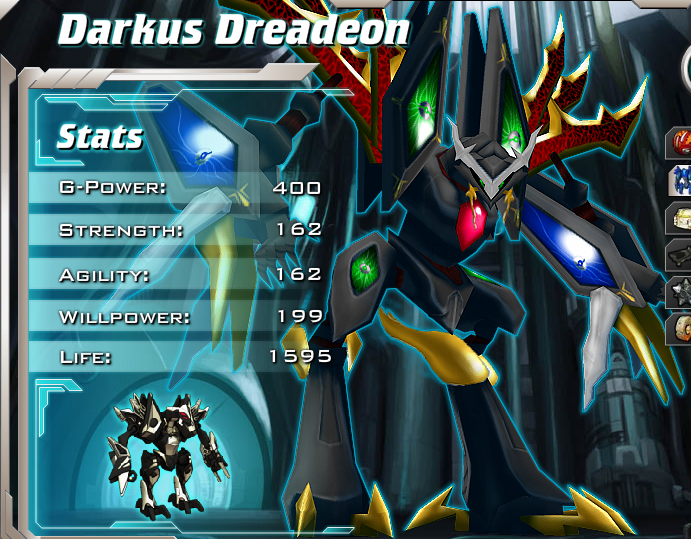Screen dimensions: 691x539
Task: Switch to the cream-colored gear tab
Action: coord(680,218)
